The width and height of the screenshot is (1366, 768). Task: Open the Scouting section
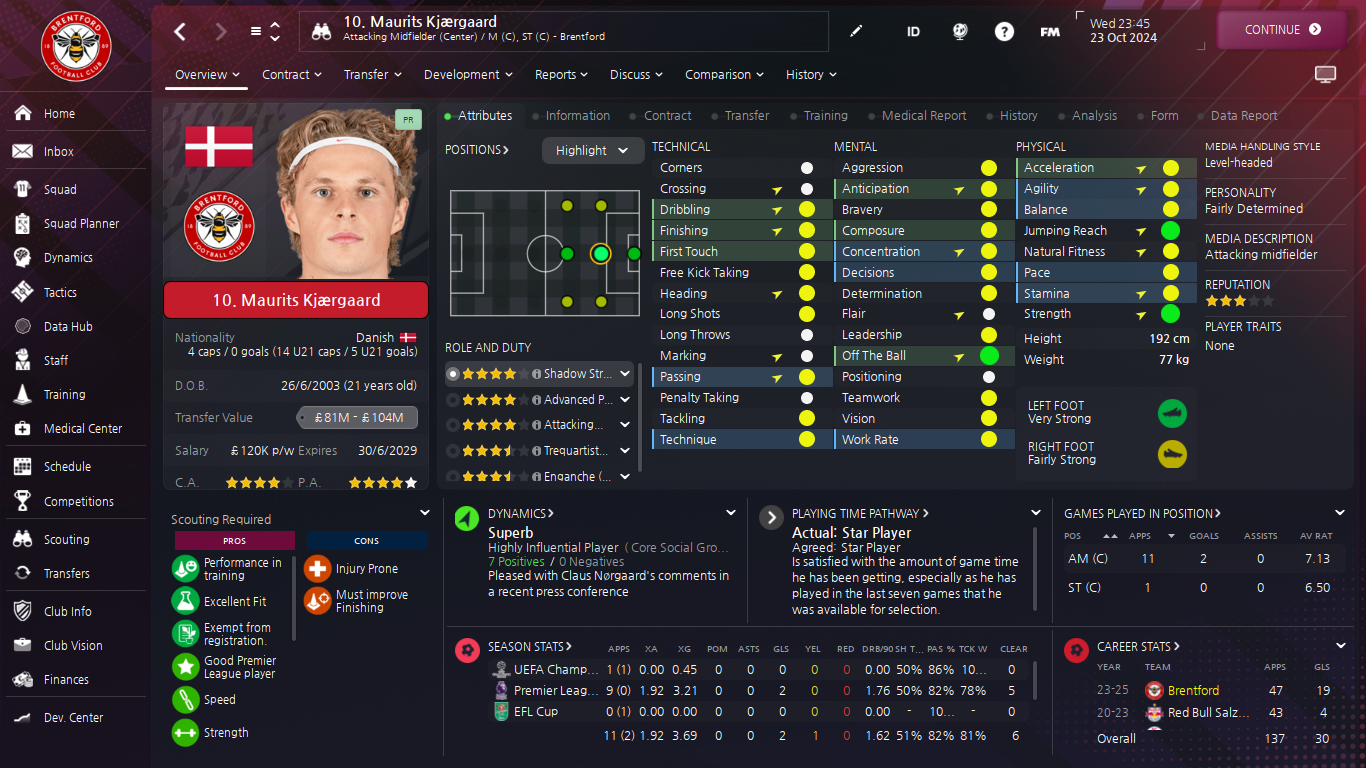tap(66, 539)
